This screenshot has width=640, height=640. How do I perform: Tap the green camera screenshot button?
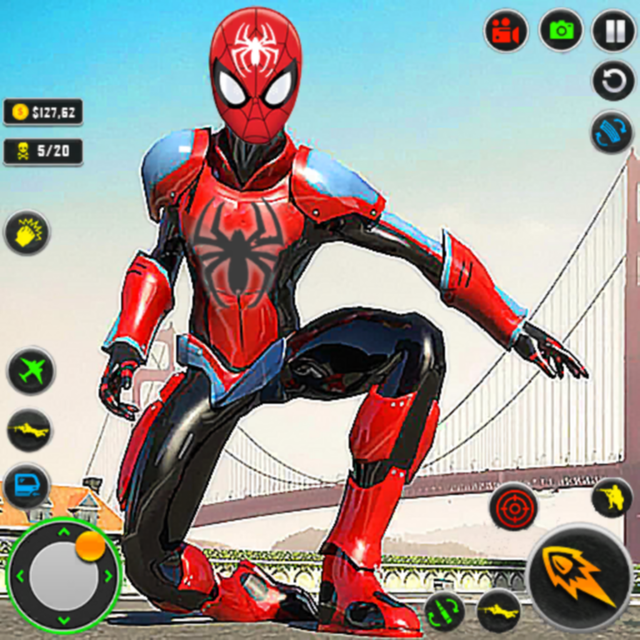[561, 30]
